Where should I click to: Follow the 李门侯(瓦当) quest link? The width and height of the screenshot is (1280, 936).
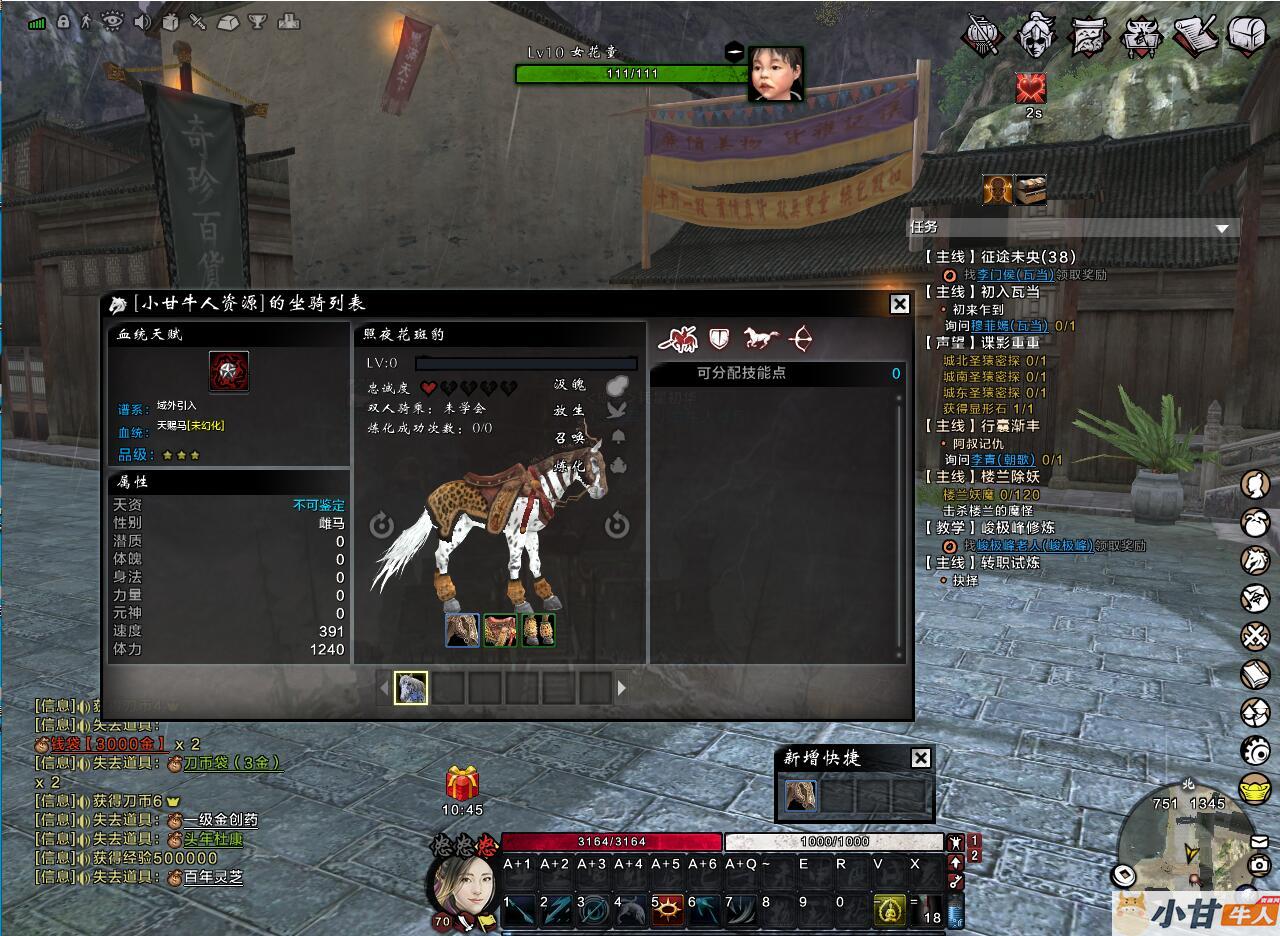(1011, 274)
